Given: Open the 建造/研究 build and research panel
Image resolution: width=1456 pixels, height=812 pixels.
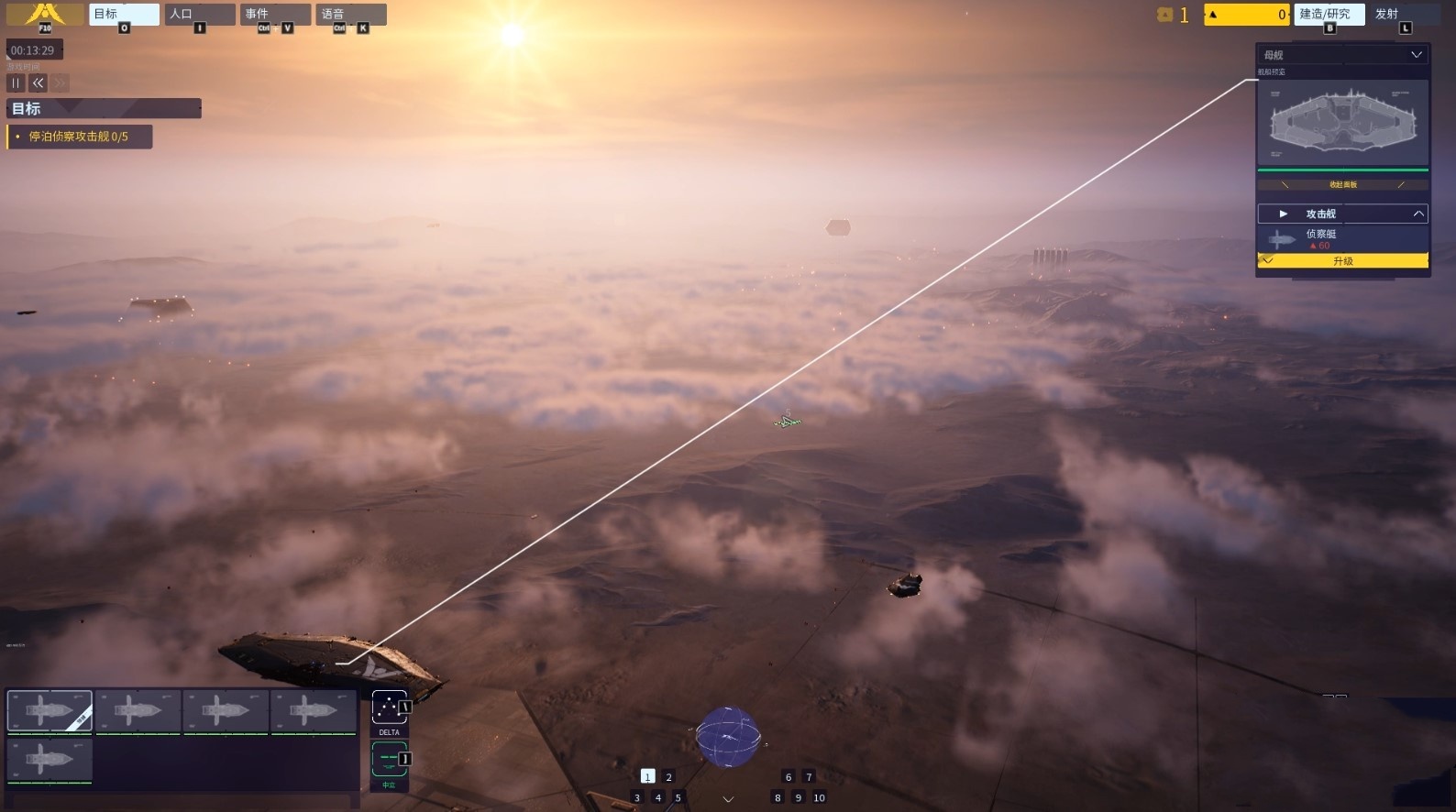Looking at the screenshot, I should 1329,15.
